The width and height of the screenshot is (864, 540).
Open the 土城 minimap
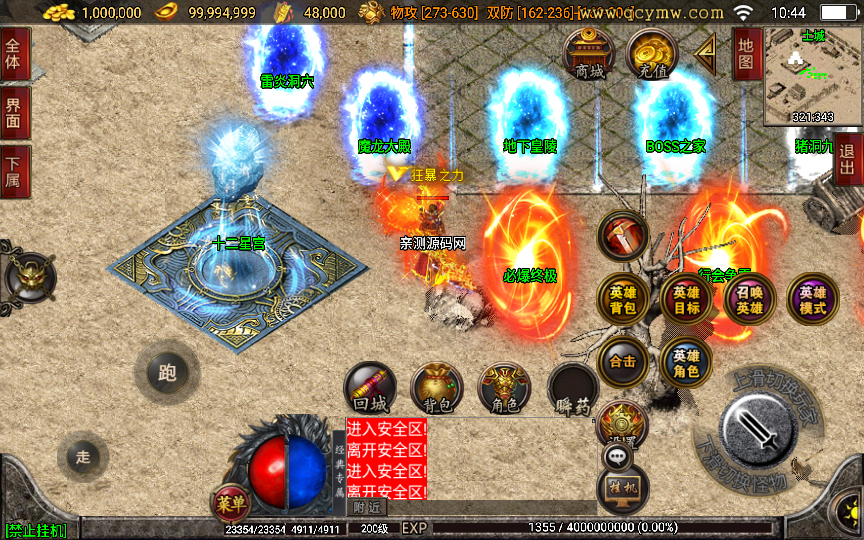tap(813, 76)
